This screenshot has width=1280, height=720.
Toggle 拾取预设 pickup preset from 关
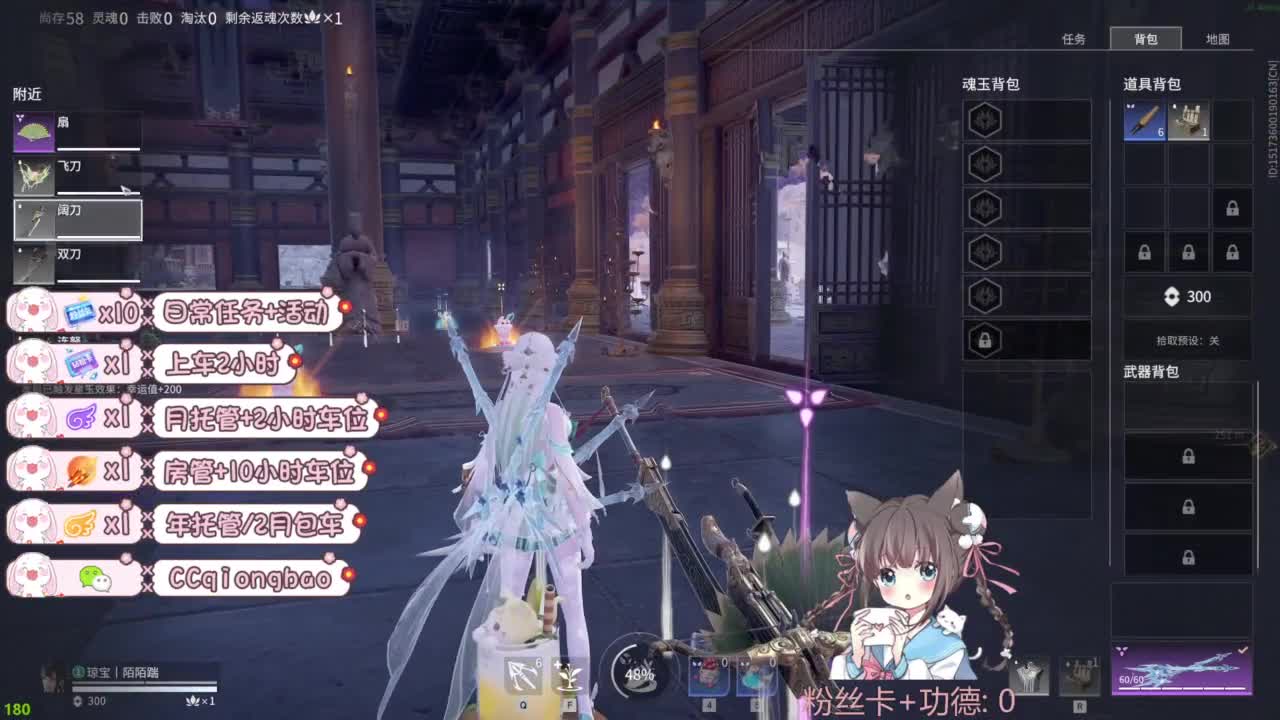[x=1188, y=340]
